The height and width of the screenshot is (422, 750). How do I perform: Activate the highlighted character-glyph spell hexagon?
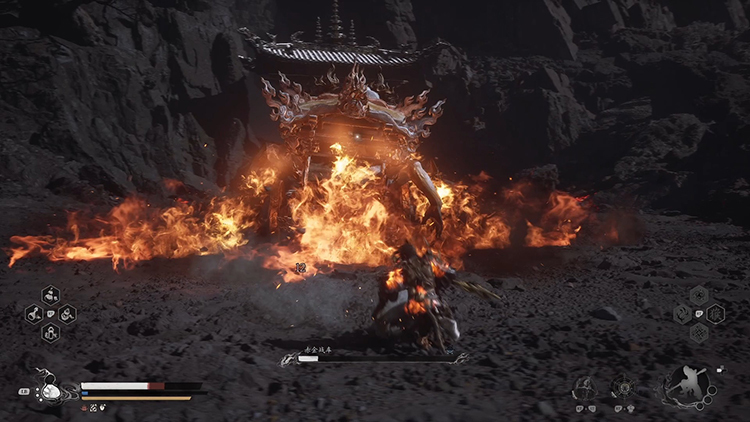[716, 313]
